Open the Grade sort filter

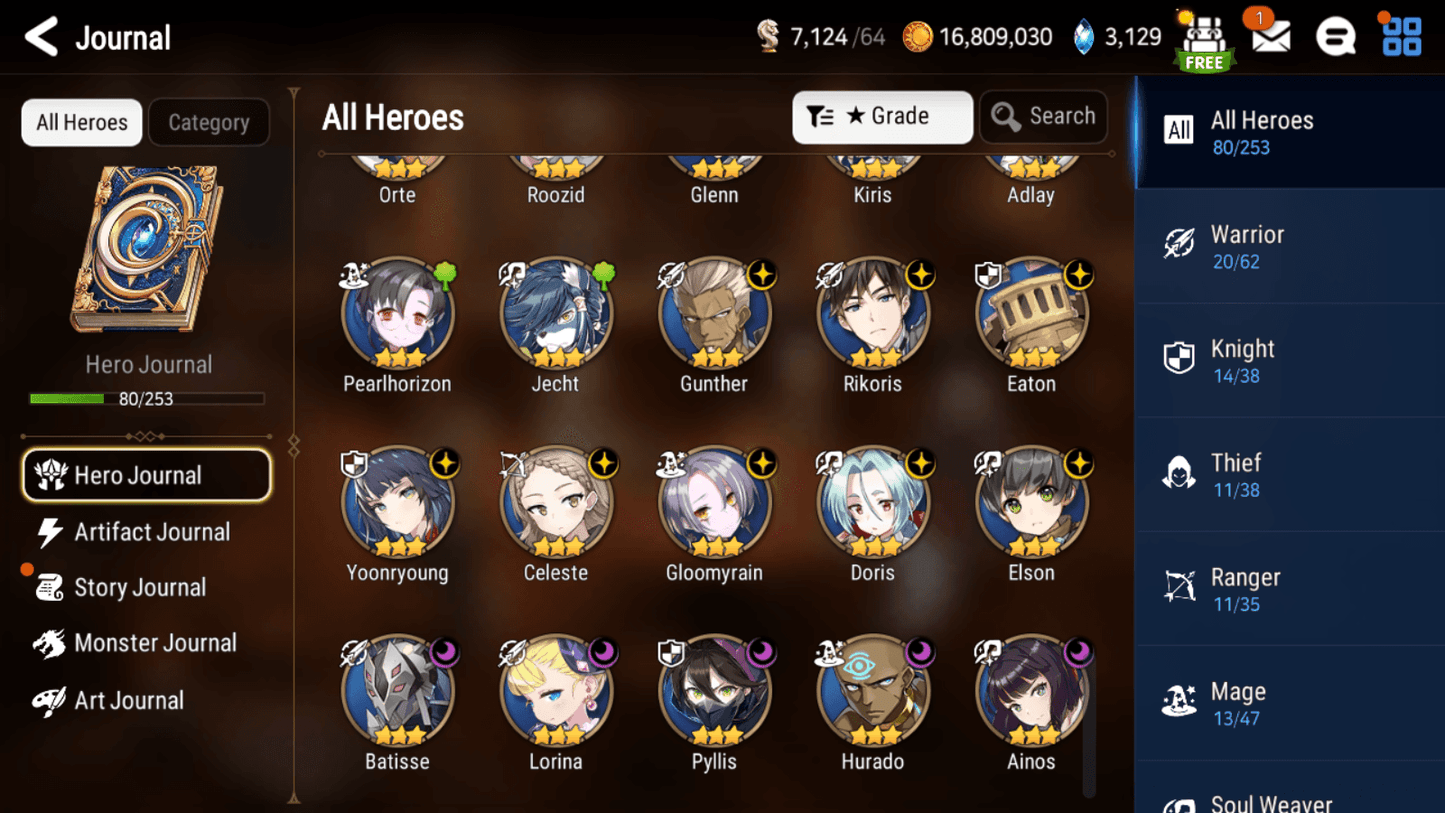pos(882,117)
